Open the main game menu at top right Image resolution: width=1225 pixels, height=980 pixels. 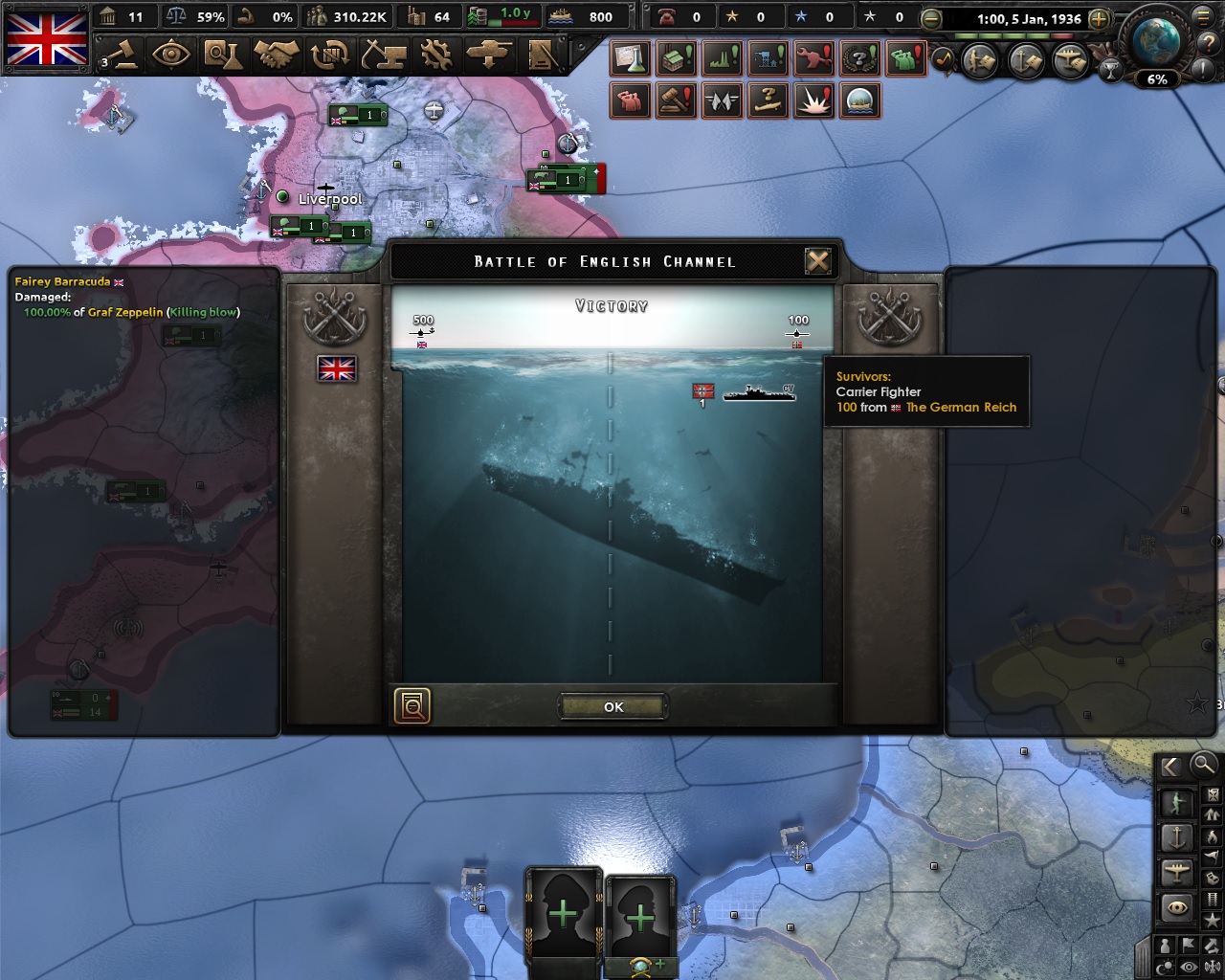(1204, 17)
